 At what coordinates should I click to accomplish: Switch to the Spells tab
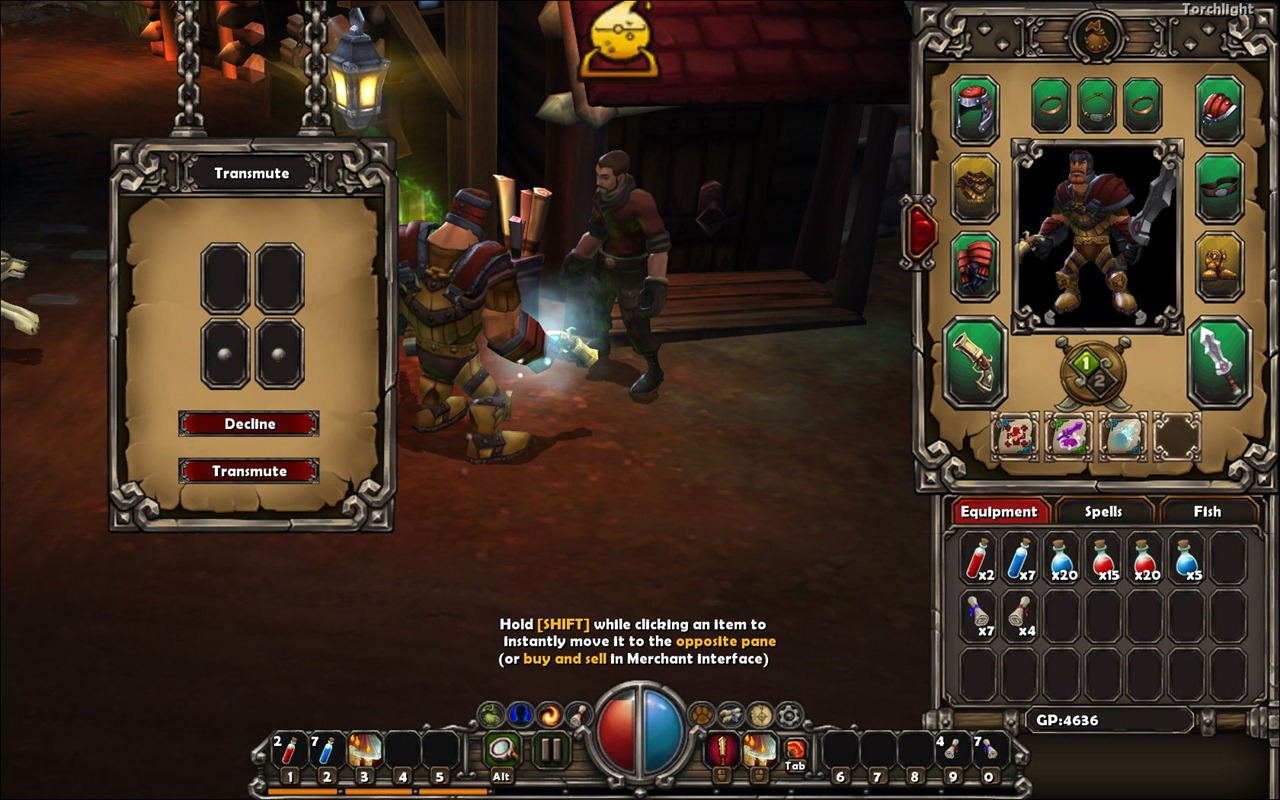pyautogui.click(x=1103, y=511)
